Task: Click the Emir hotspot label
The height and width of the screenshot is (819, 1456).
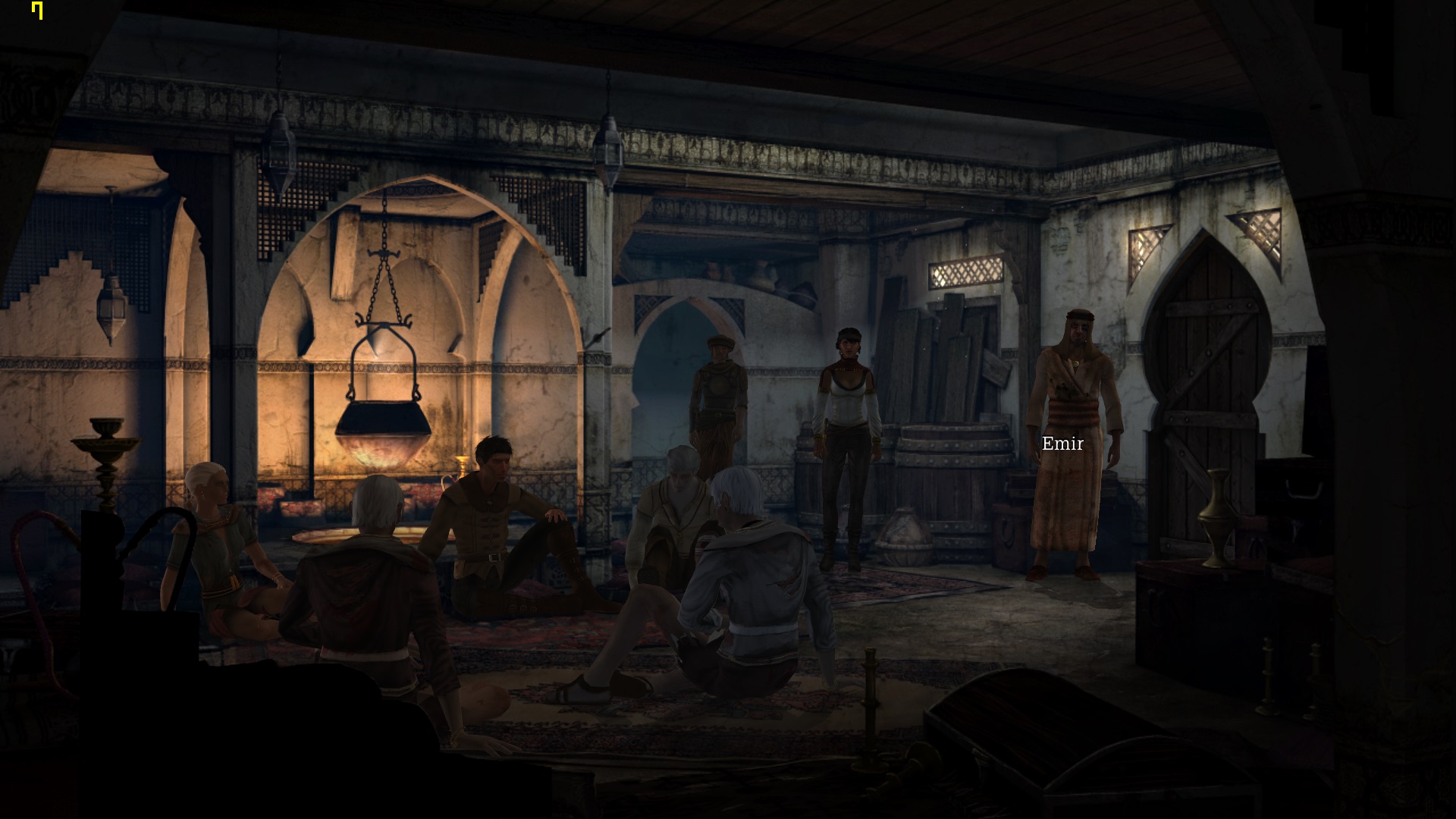Action: 1062,444
